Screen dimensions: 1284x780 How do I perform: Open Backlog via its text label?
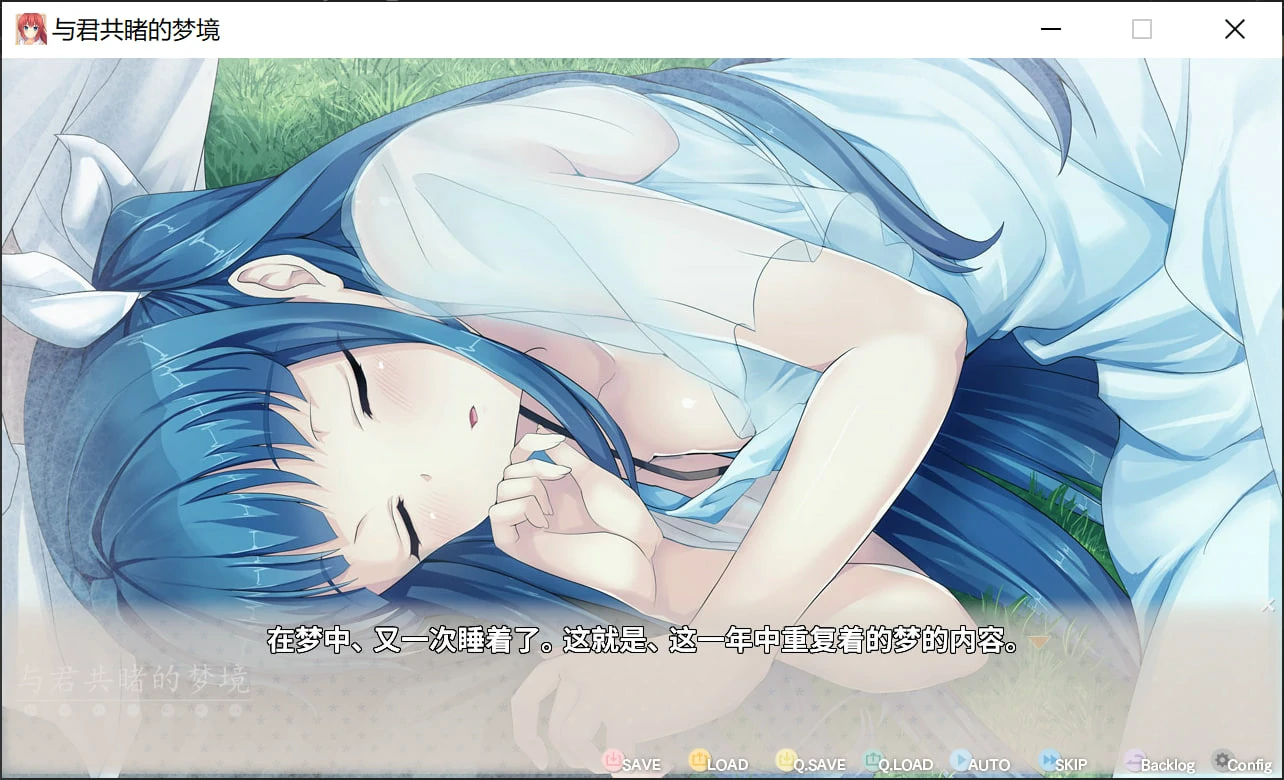[1167, 764]
